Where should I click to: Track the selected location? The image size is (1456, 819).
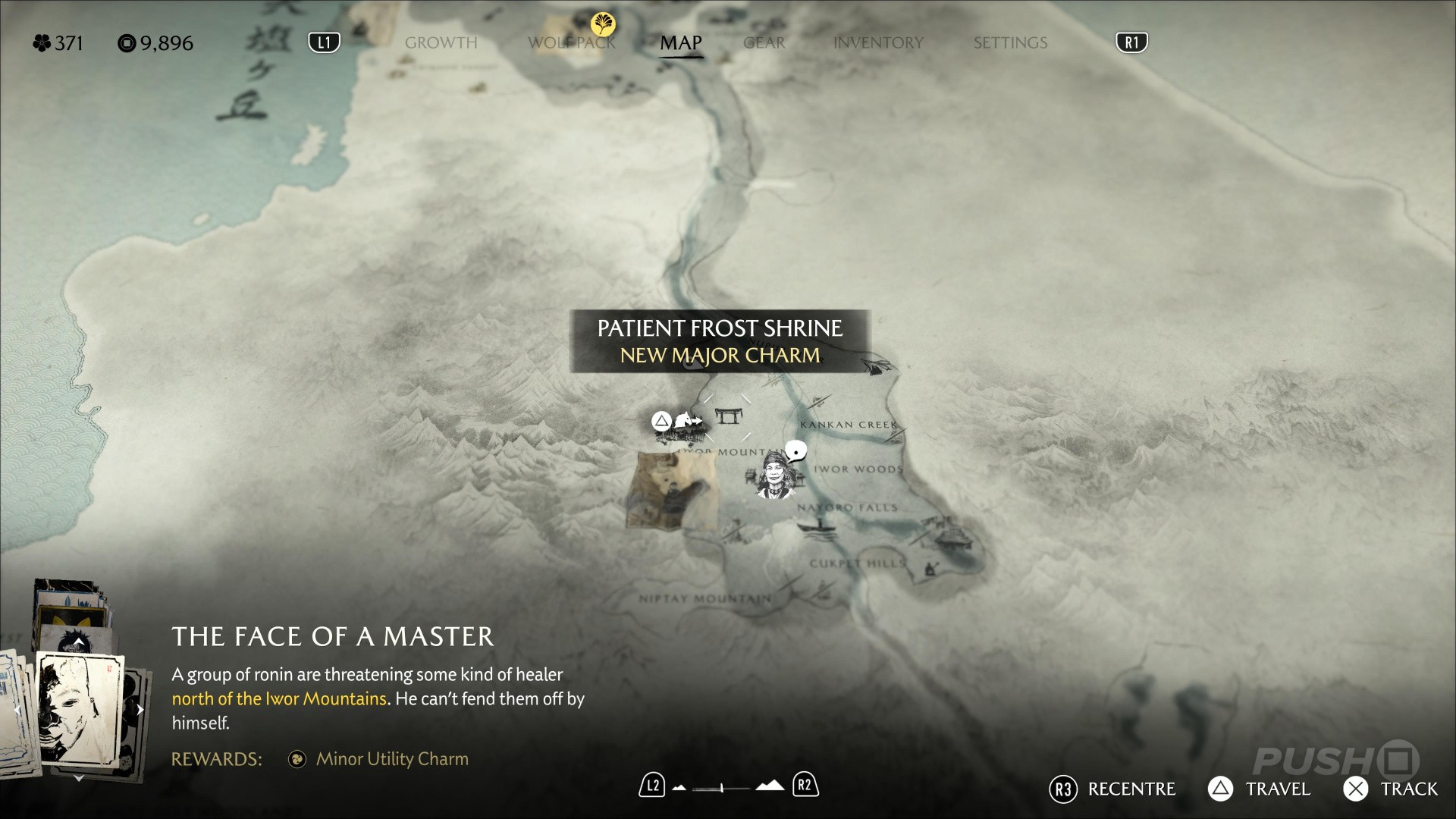pyautogui.click(x=1390, y=789)
